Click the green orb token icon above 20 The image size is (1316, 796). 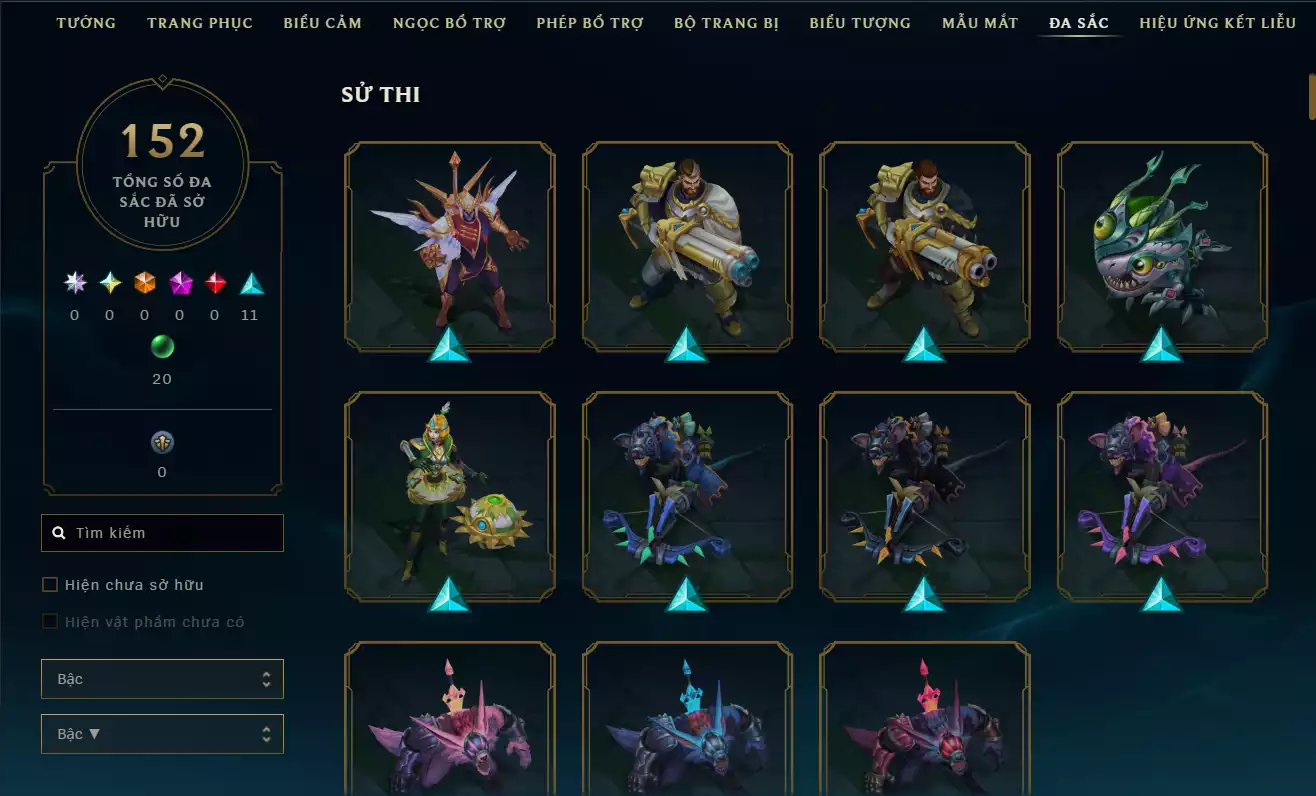tap(162, 347)
